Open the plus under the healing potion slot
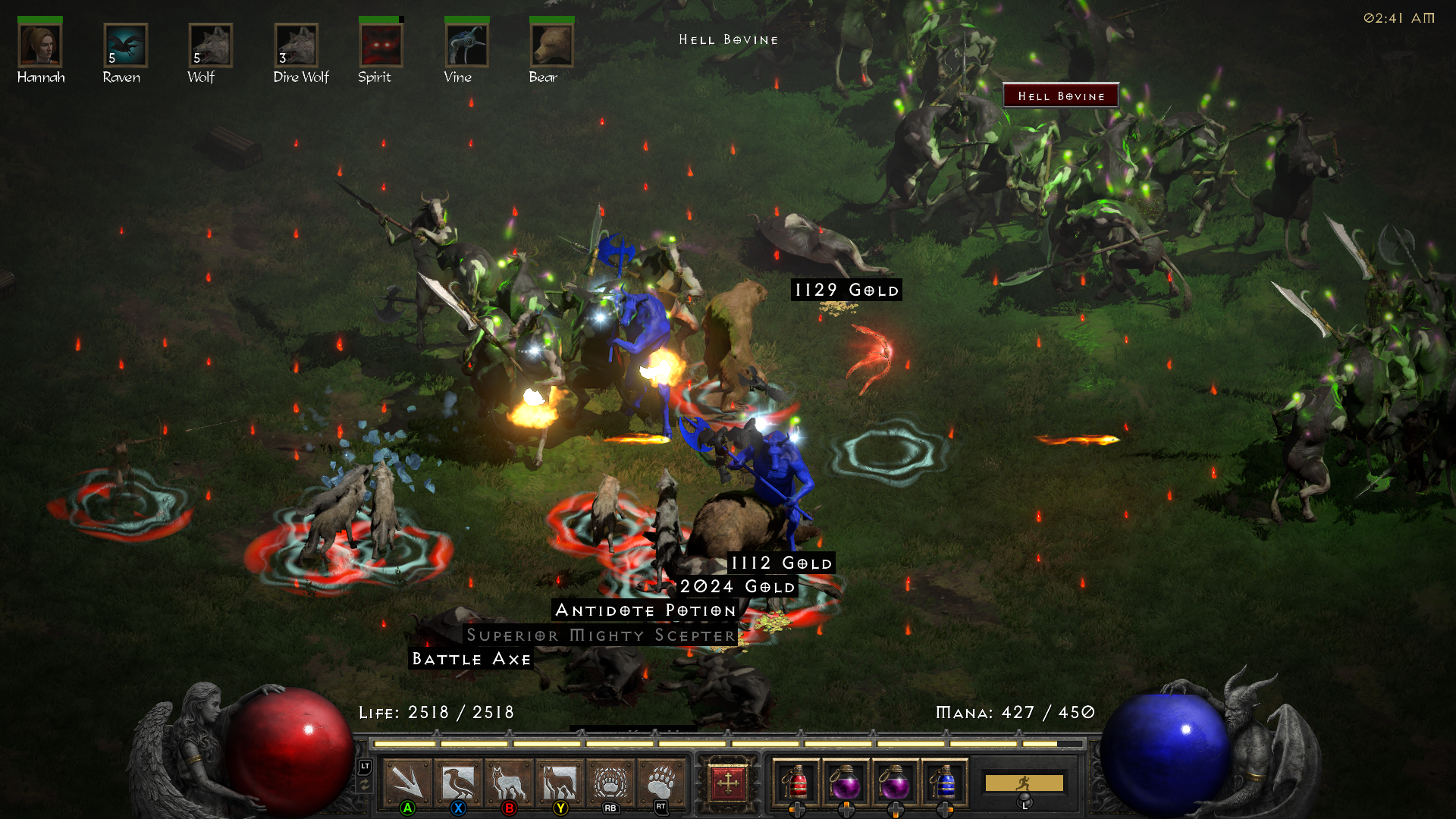Viewport: 1456px width, 819px height. point(796,808)
